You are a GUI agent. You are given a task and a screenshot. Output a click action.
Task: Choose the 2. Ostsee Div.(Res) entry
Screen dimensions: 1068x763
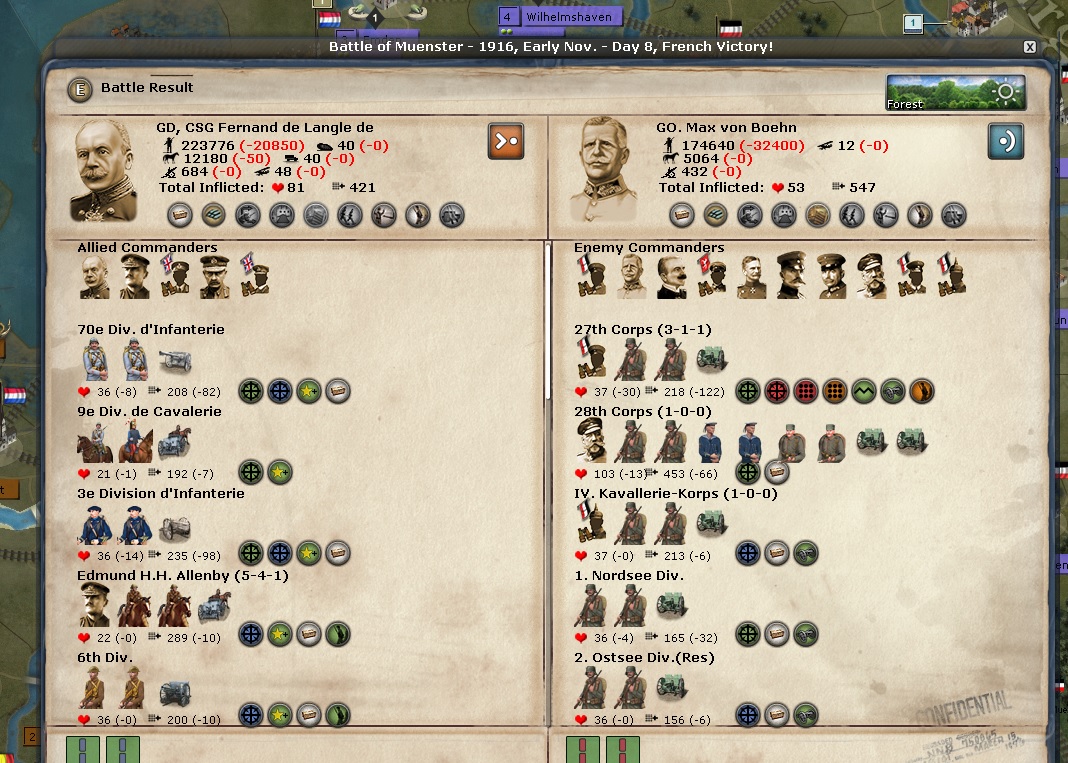point(644,658)
